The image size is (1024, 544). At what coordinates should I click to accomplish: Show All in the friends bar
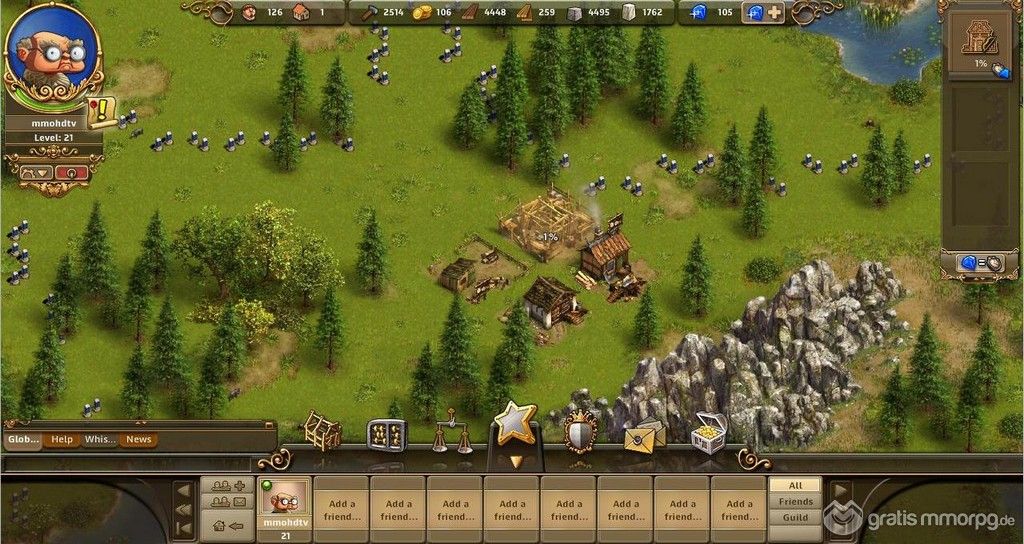796,485
